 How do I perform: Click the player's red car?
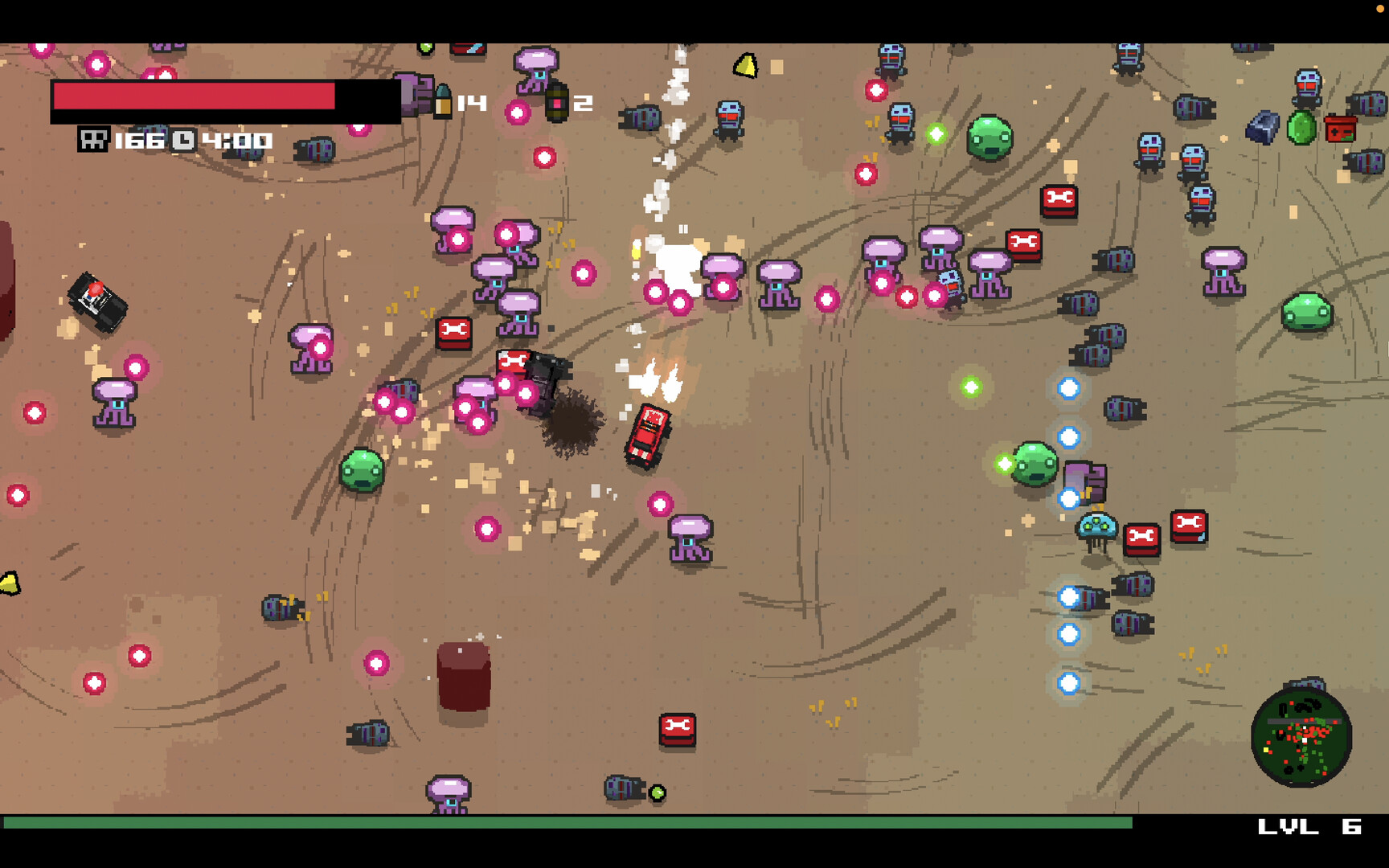645,438
